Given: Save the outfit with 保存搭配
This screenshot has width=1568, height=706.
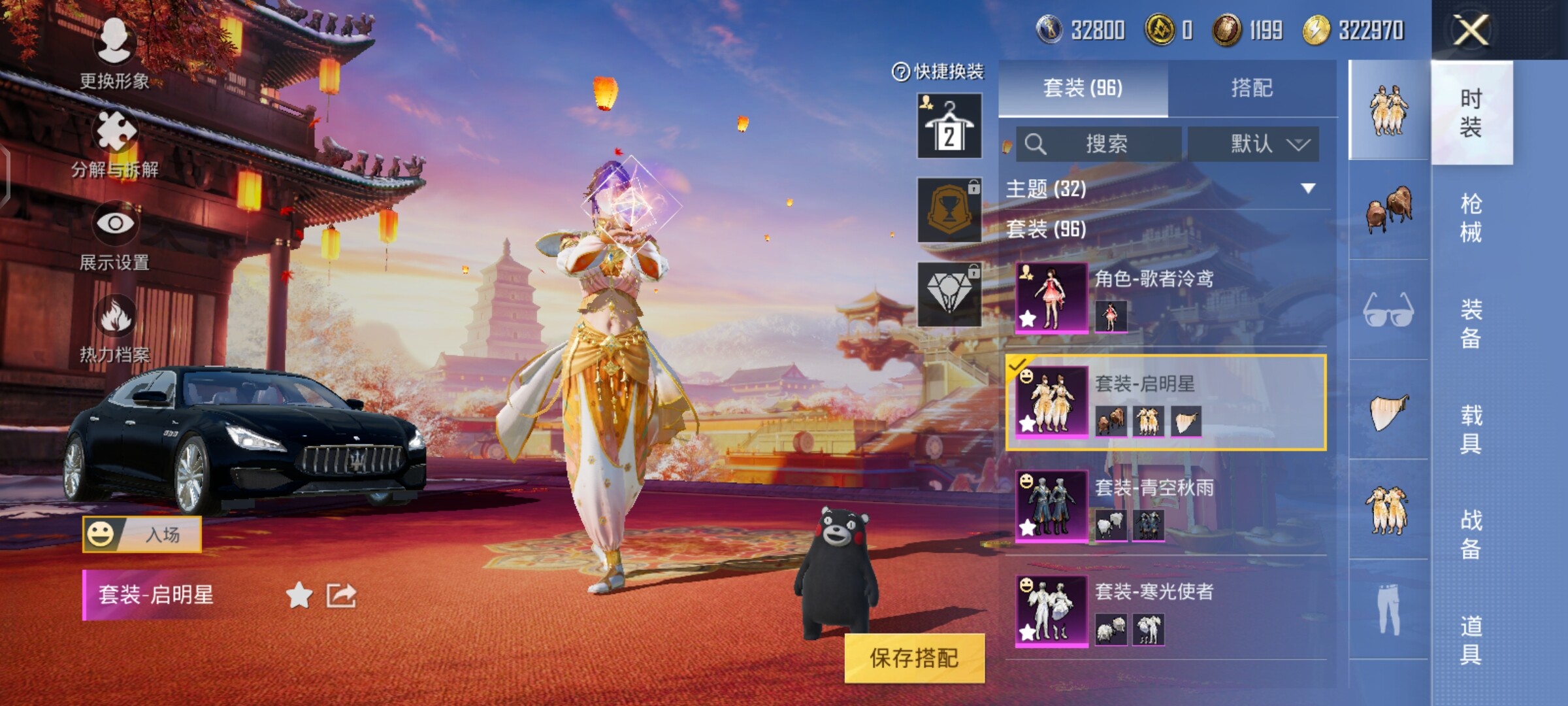Looking at the screenshot, I should (x=914, y=658).
